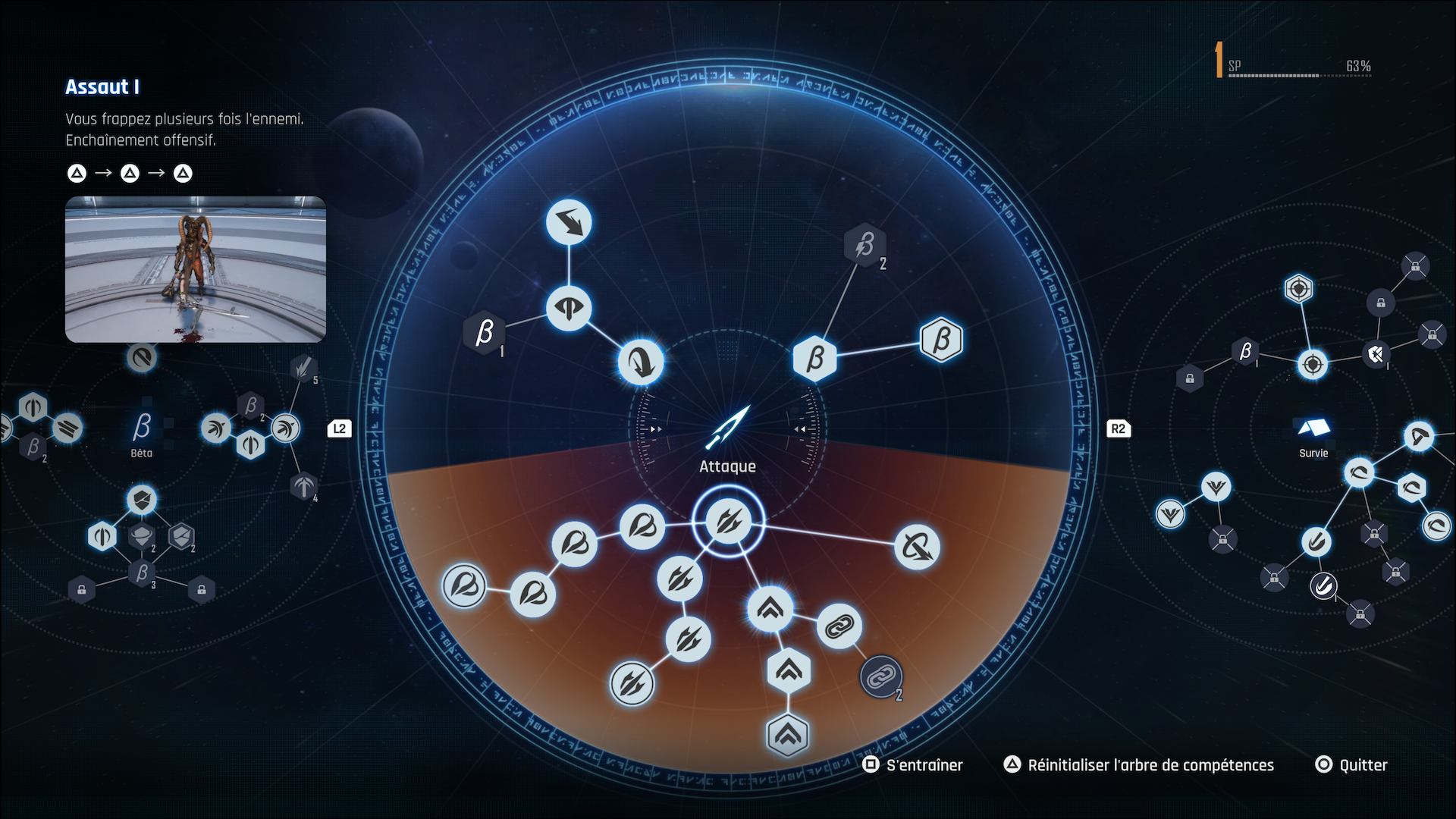Choose the outlined Beta hexagon node
Viewport: 1456px width, 819px height.
[941, 340]
